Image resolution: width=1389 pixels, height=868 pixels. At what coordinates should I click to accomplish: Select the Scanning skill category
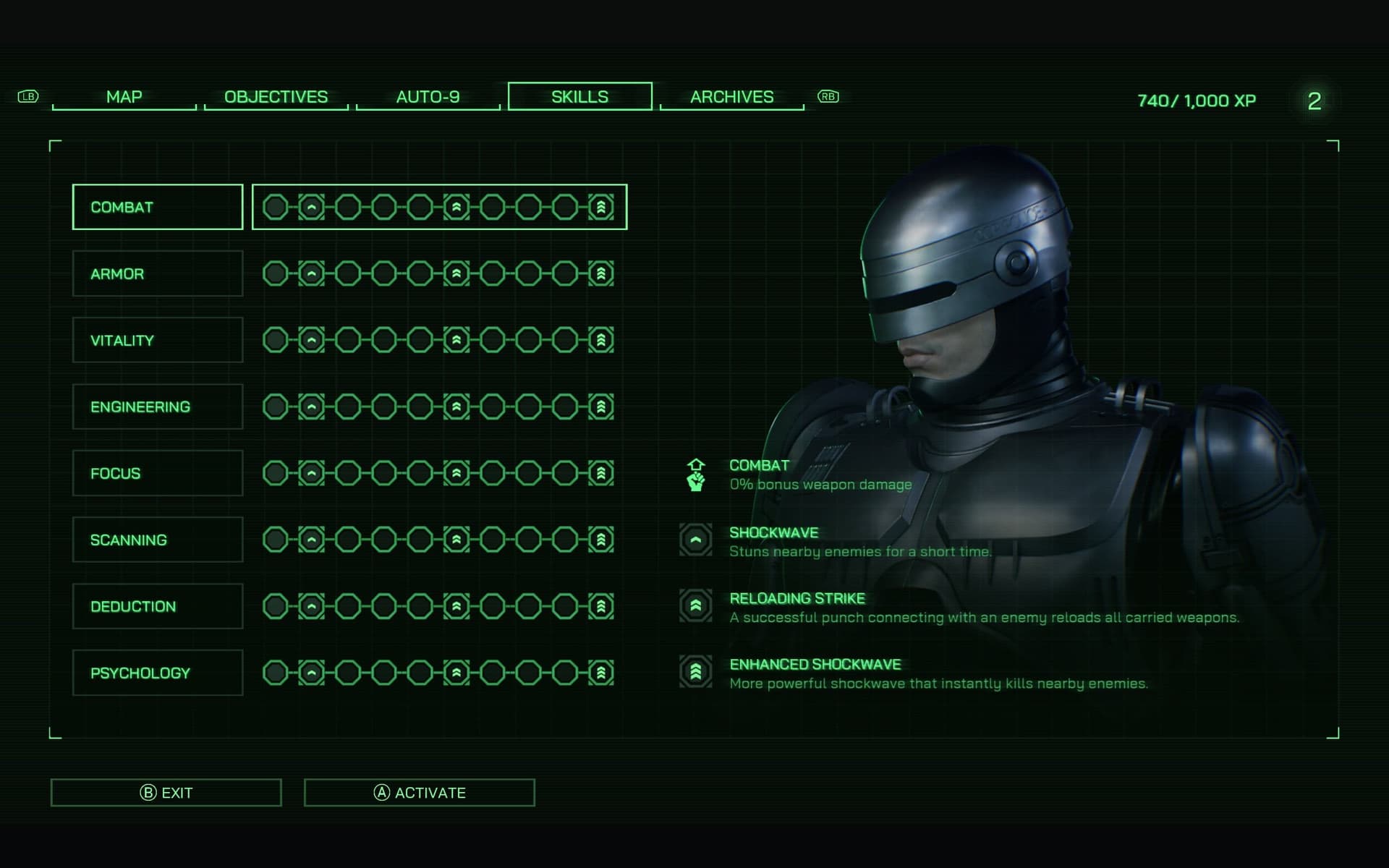coord(158,540)
